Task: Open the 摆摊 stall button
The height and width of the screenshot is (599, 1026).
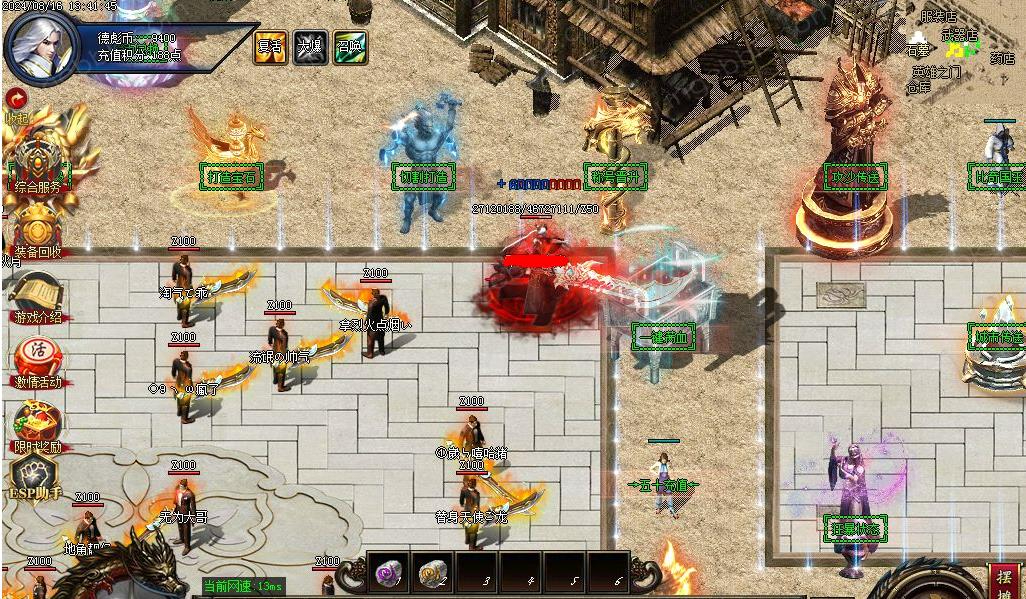Action: click(1004, 581)
